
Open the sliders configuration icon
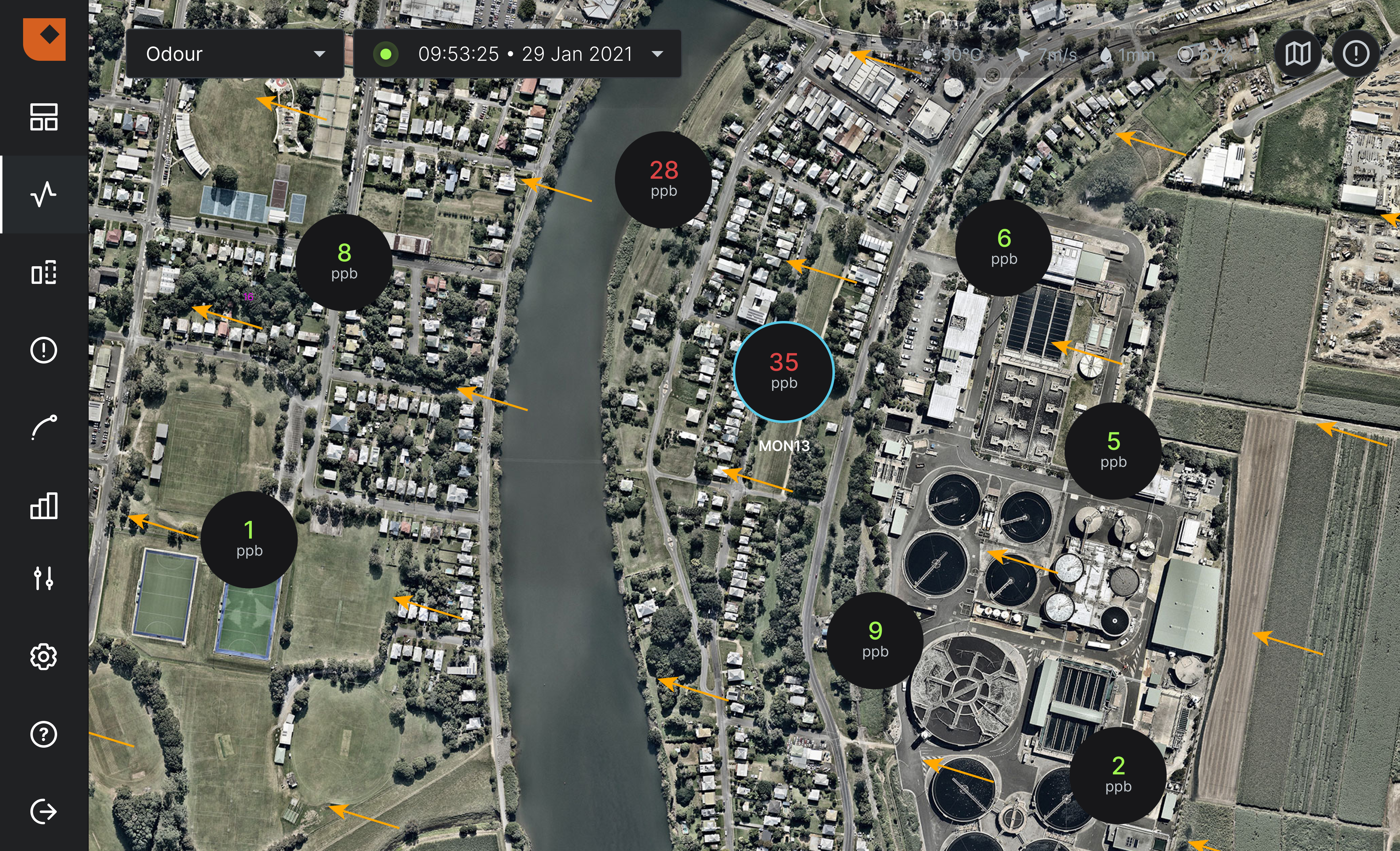pos(44,578)
